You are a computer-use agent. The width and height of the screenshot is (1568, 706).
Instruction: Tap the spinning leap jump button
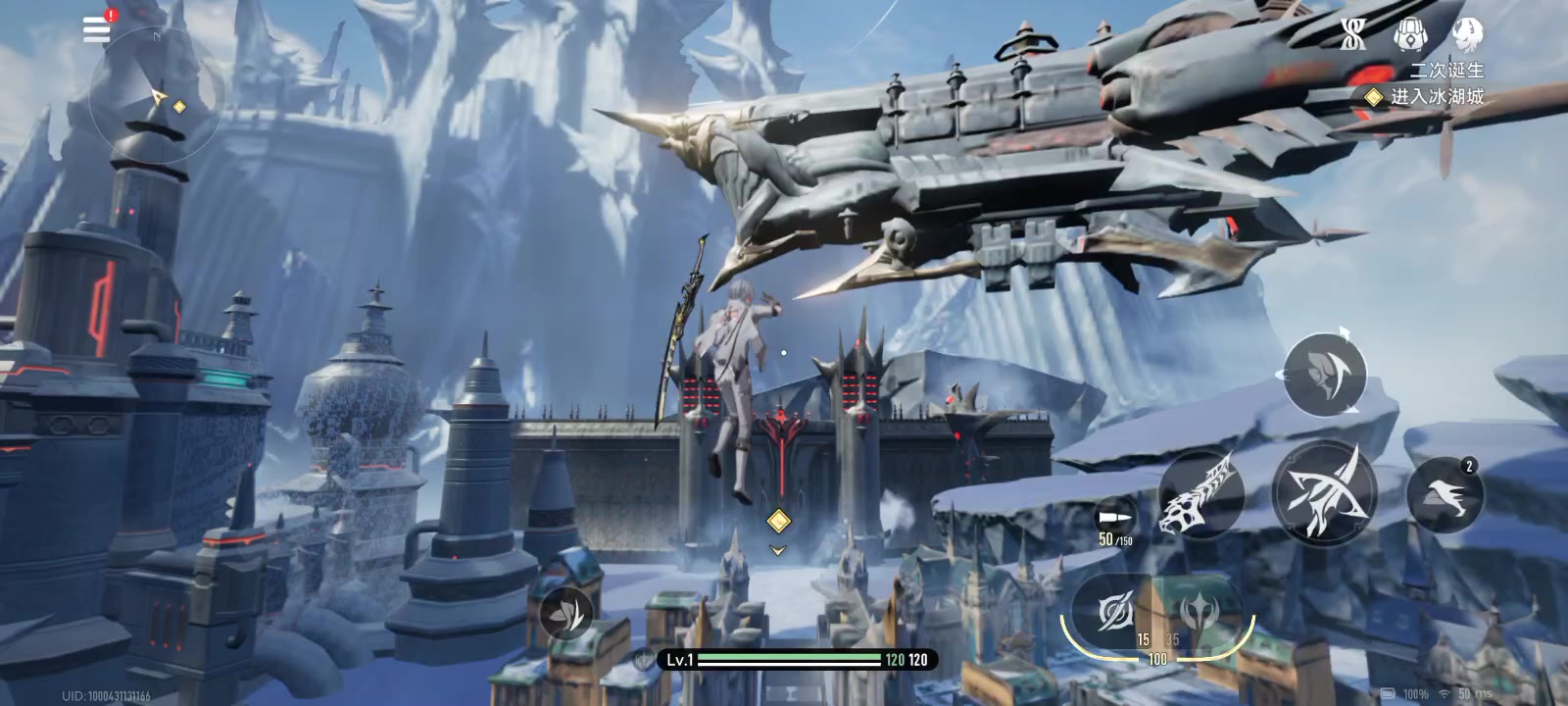(1324, 375)
